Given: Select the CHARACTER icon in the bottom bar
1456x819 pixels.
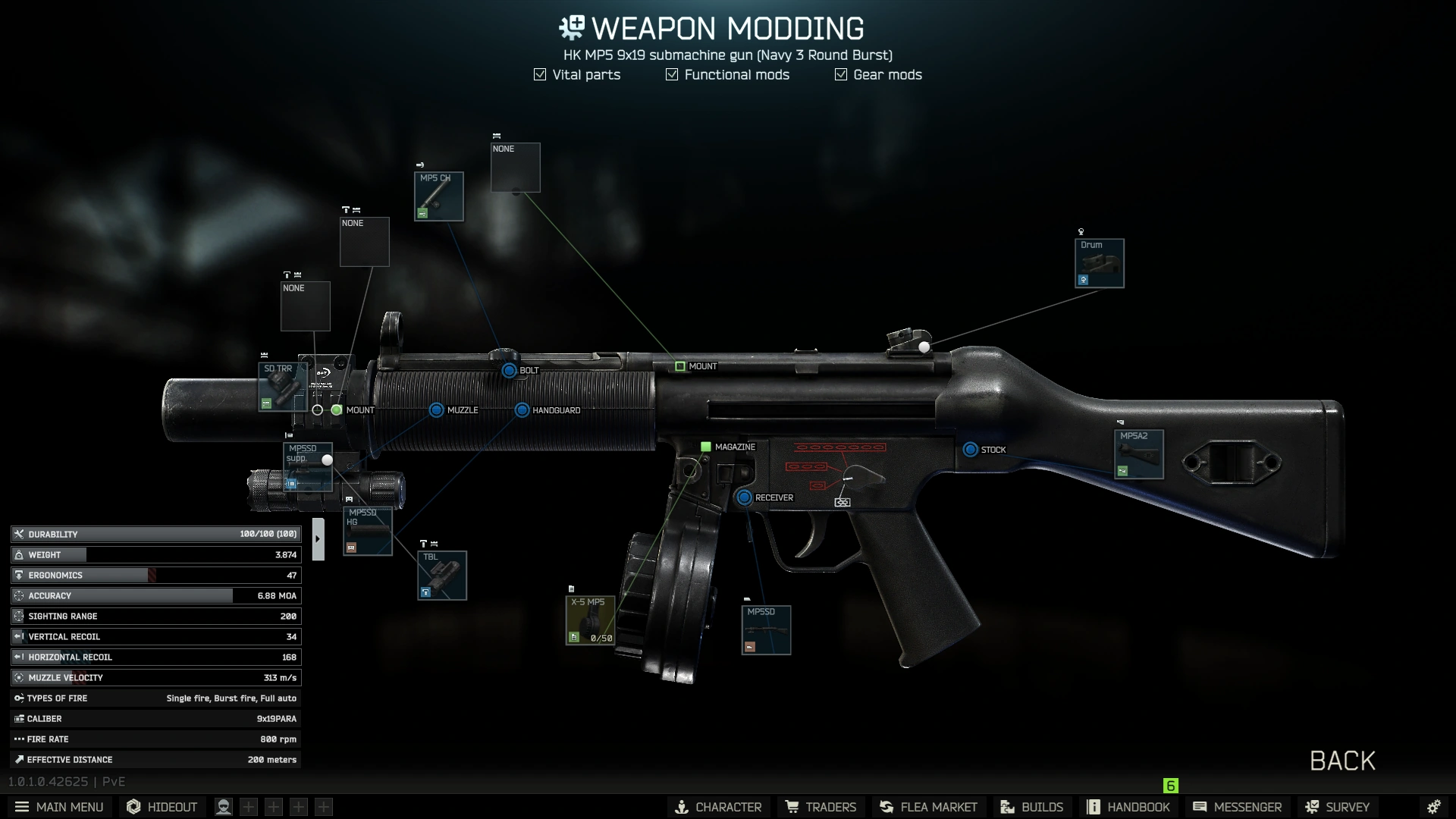Looking at the screenshot, I should (682, 807).
